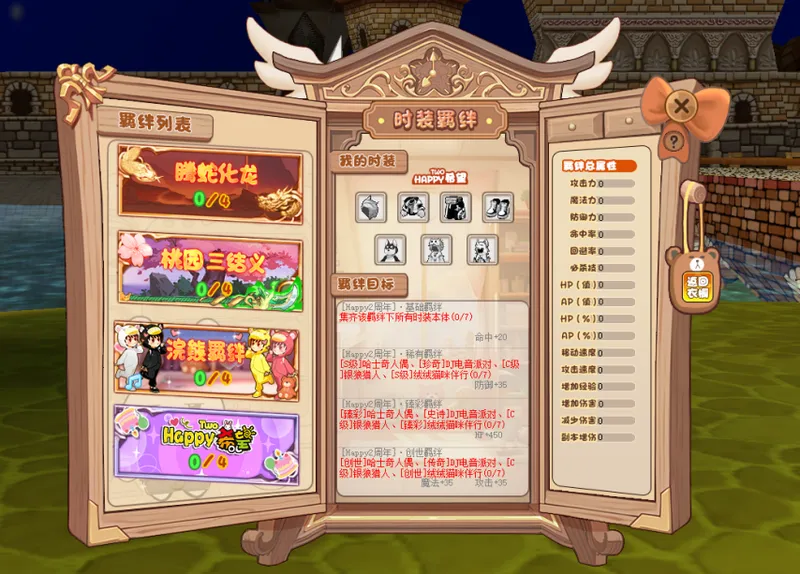Choose the black shorts costume slot
800x574 pixels.
pos(456,207)
